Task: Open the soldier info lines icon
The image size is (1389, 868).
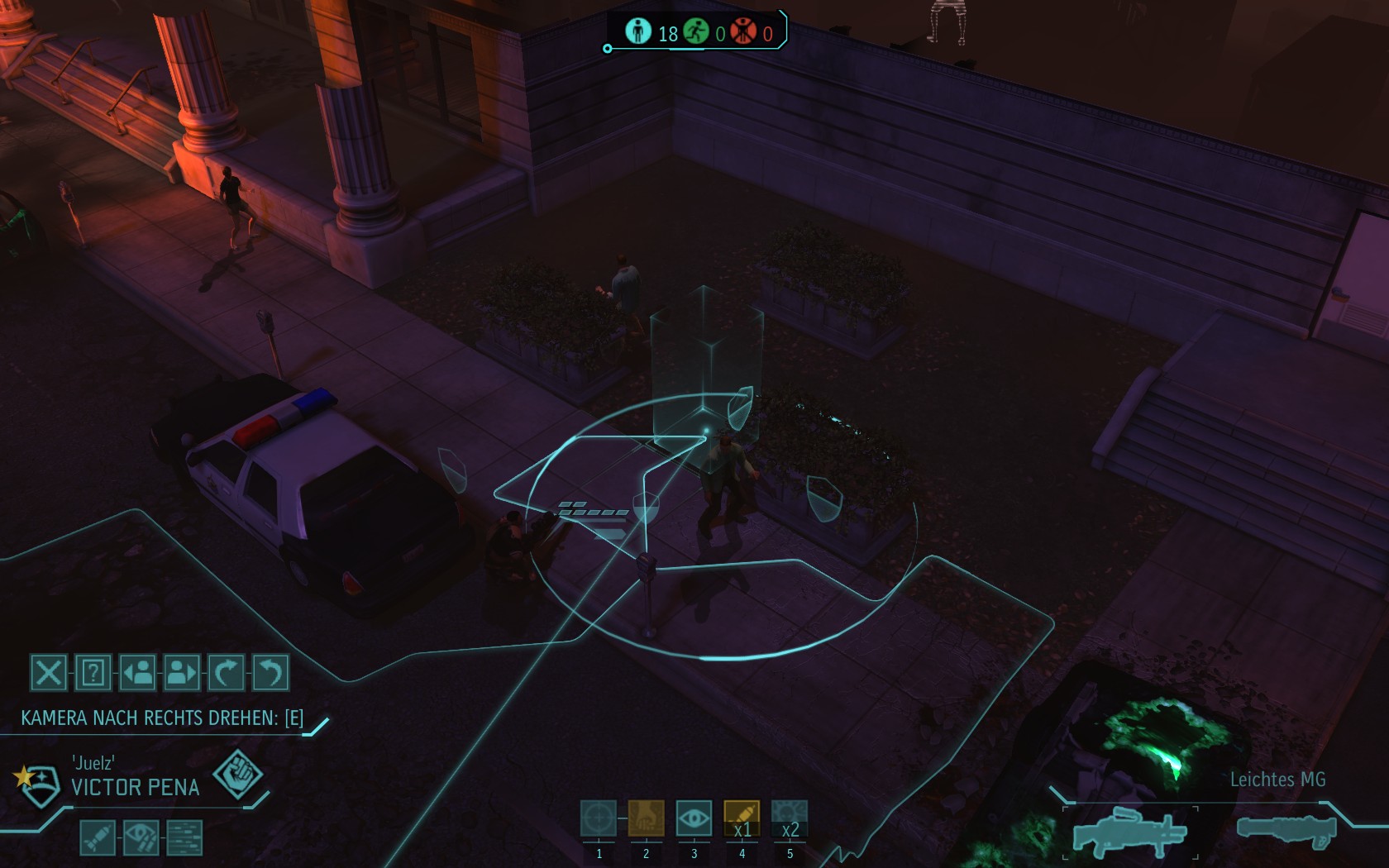Action: click(x=184, y=837)
